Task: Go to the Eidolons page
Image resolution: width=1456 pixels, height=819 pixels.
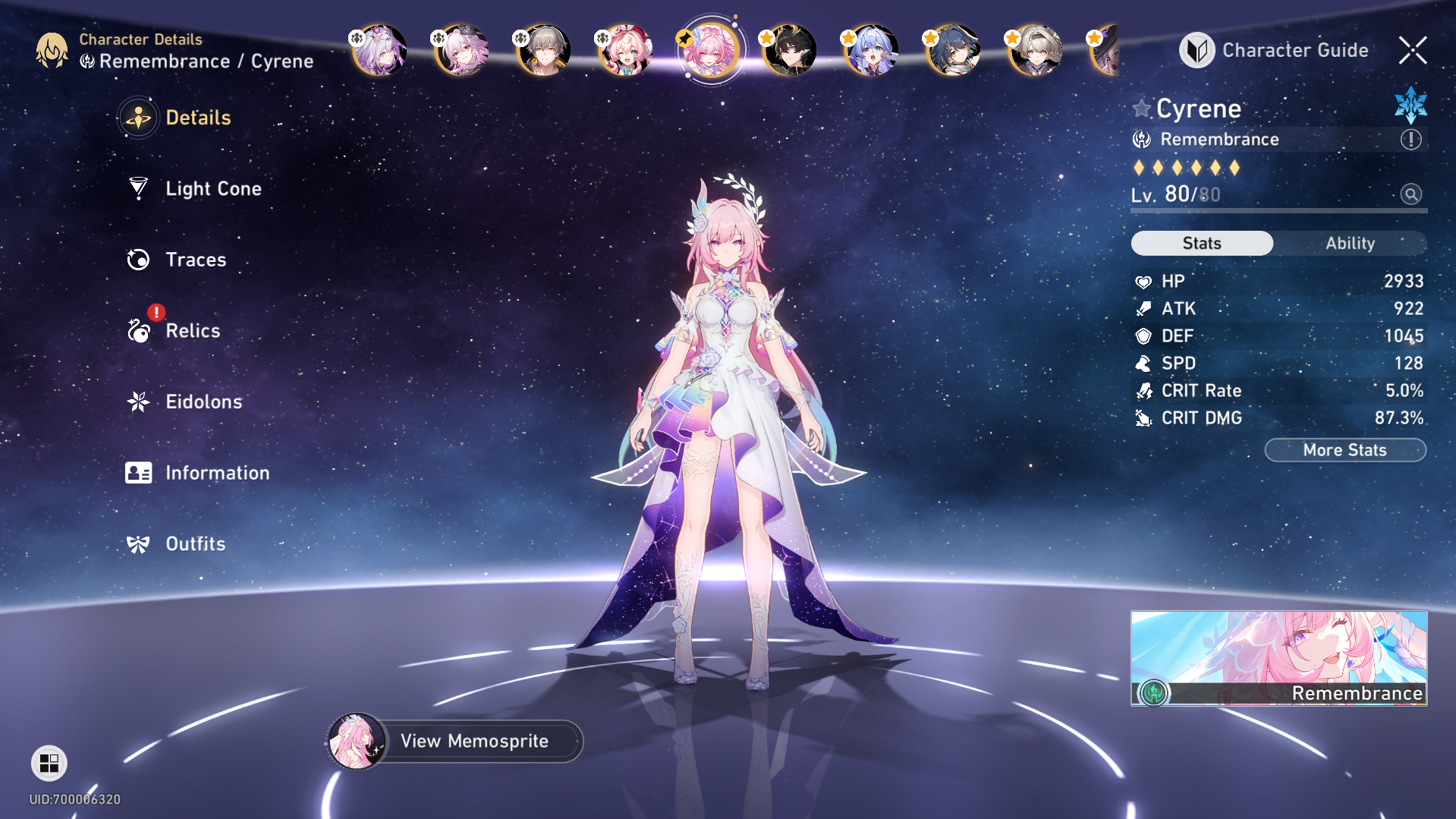Action: click(x=203, y=402)
